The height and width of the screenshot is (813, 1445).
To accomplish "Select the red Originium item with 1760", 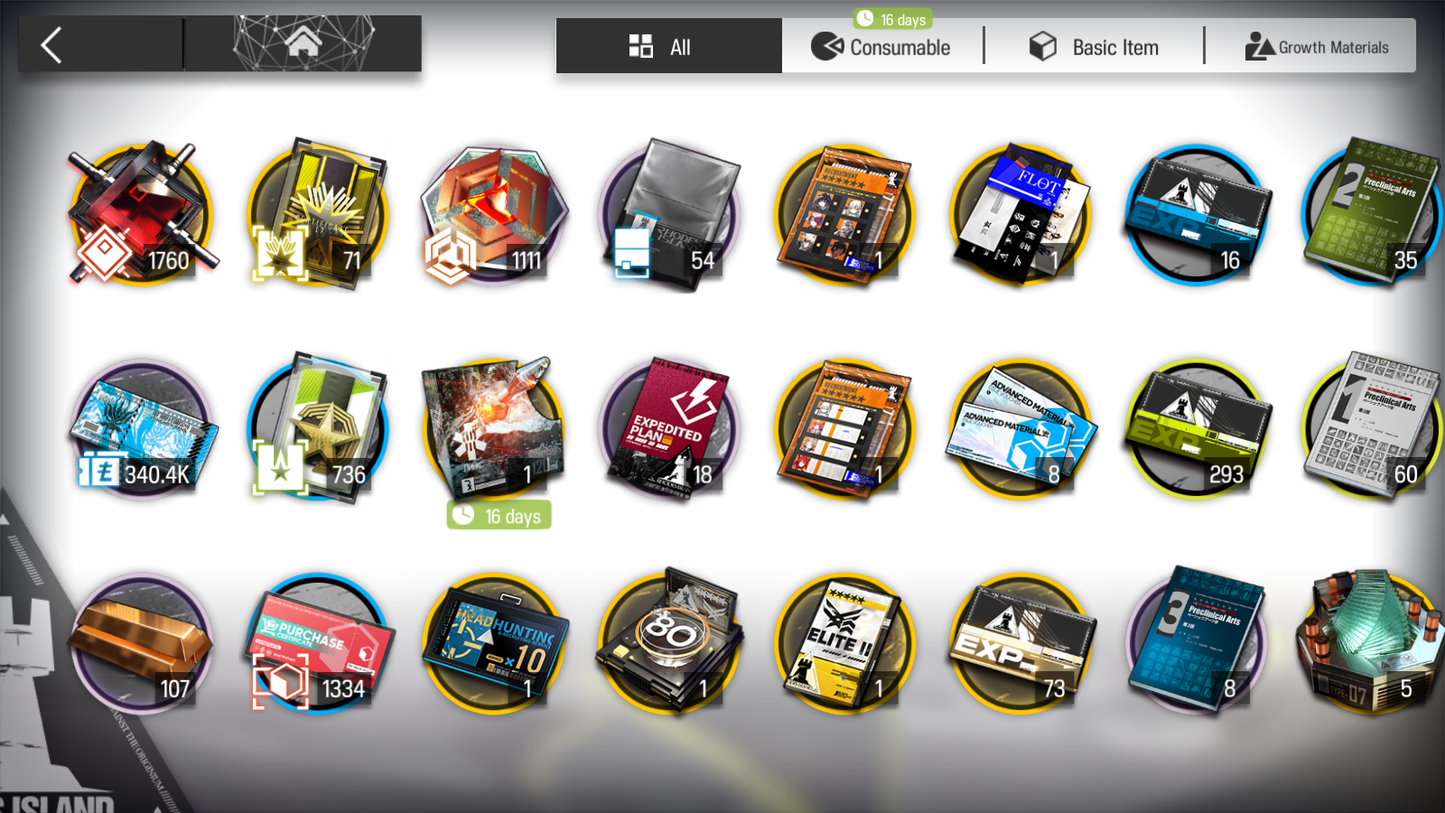I will [x=141, y=215].
